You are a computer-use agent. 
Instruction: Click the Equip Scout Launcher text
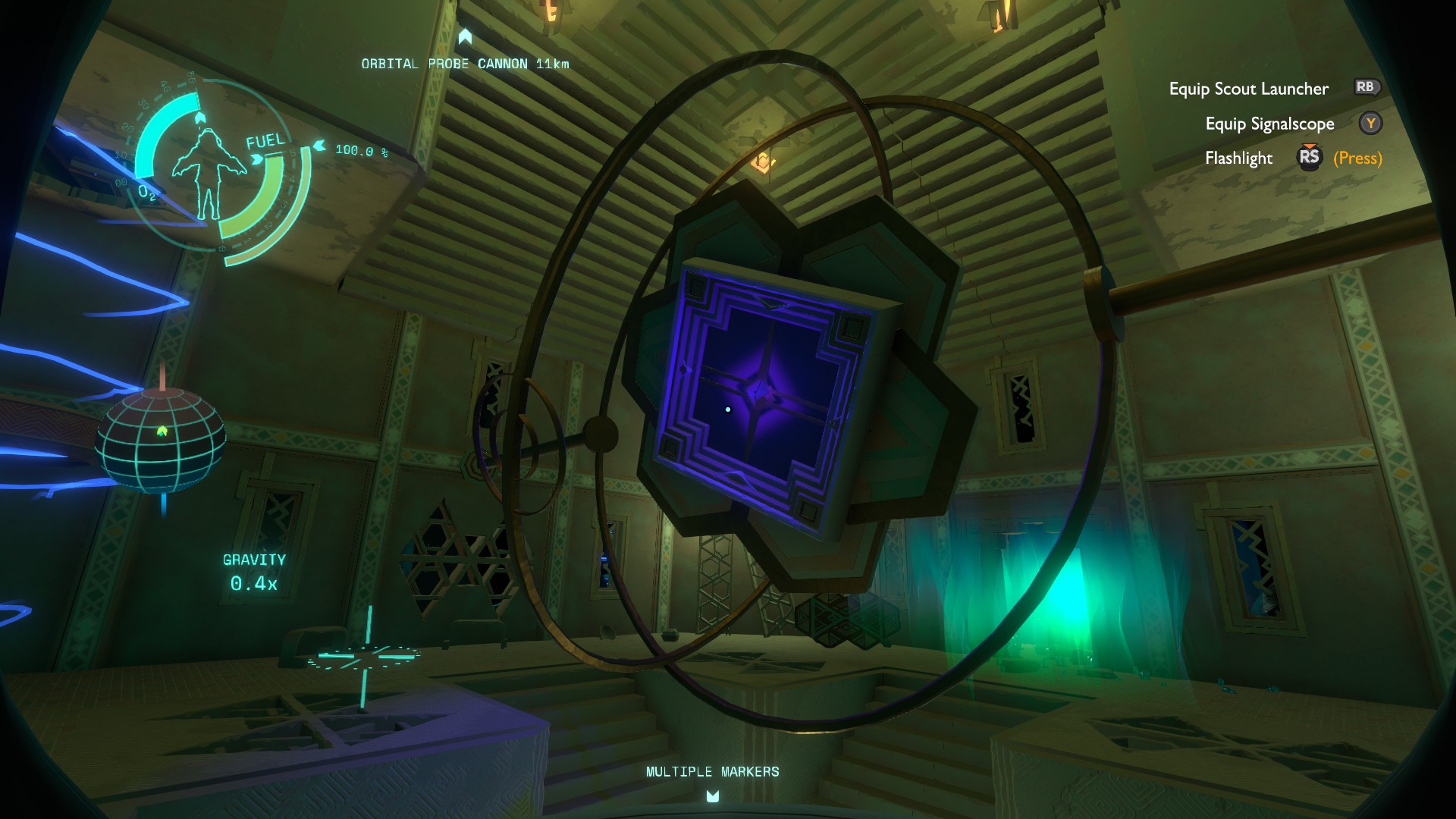[x=1248, y=89]
